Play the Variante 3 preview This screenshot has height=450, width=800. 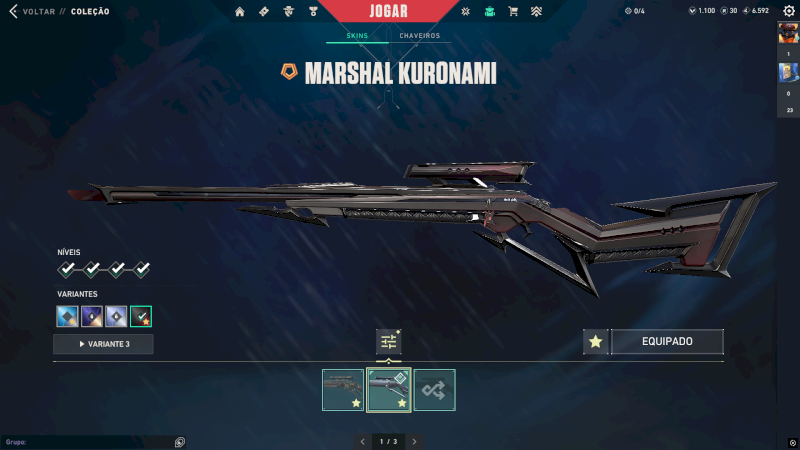click(x=103, y=344)
